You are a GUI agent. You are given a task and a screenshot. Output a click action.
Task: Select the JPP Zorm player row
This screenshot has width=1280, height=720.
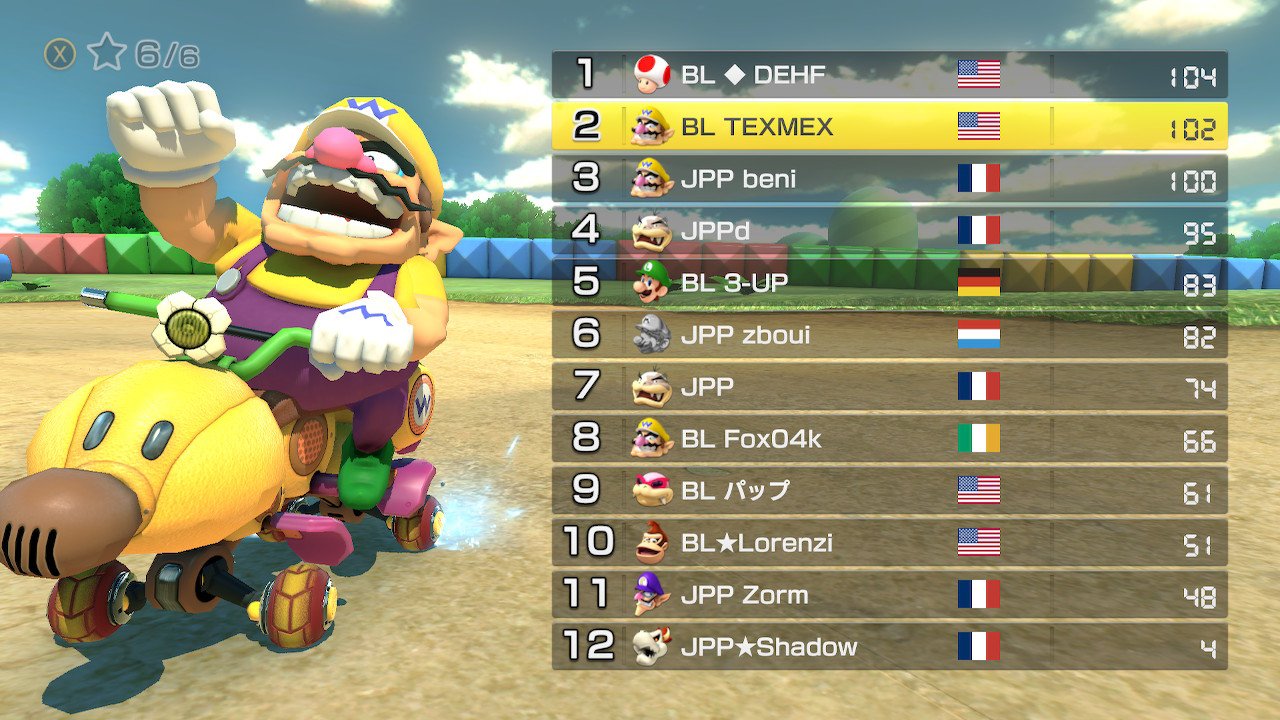point(889,595)
